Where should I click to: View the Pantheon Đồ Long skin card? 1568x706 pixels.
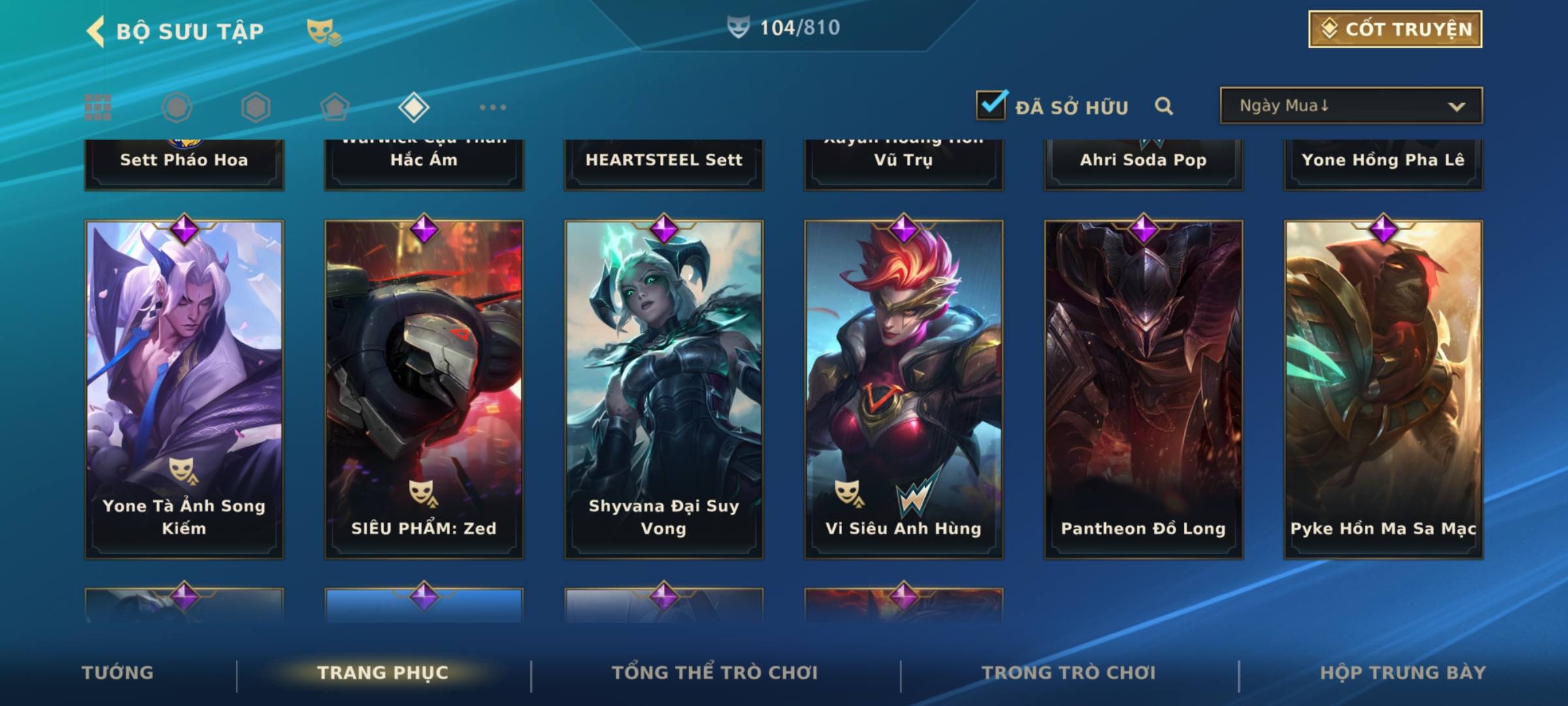pos(1143,389)
